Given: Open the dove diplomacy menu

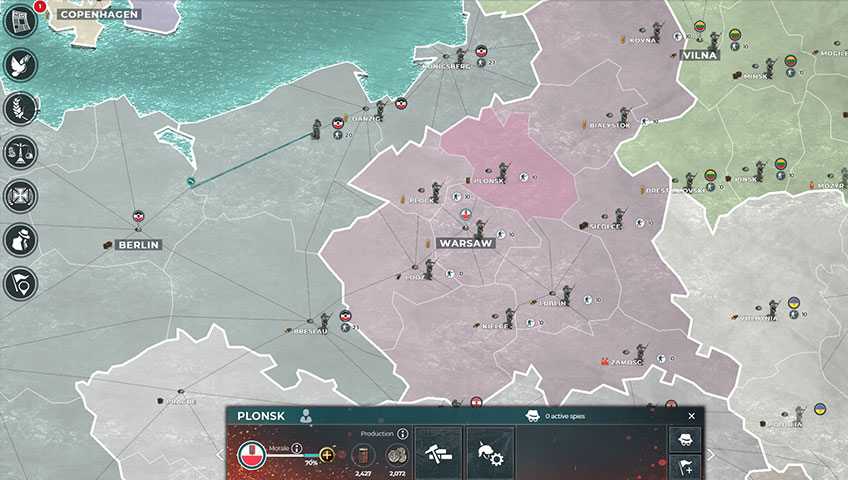Looking at the screenshot, I should [21, 64].
